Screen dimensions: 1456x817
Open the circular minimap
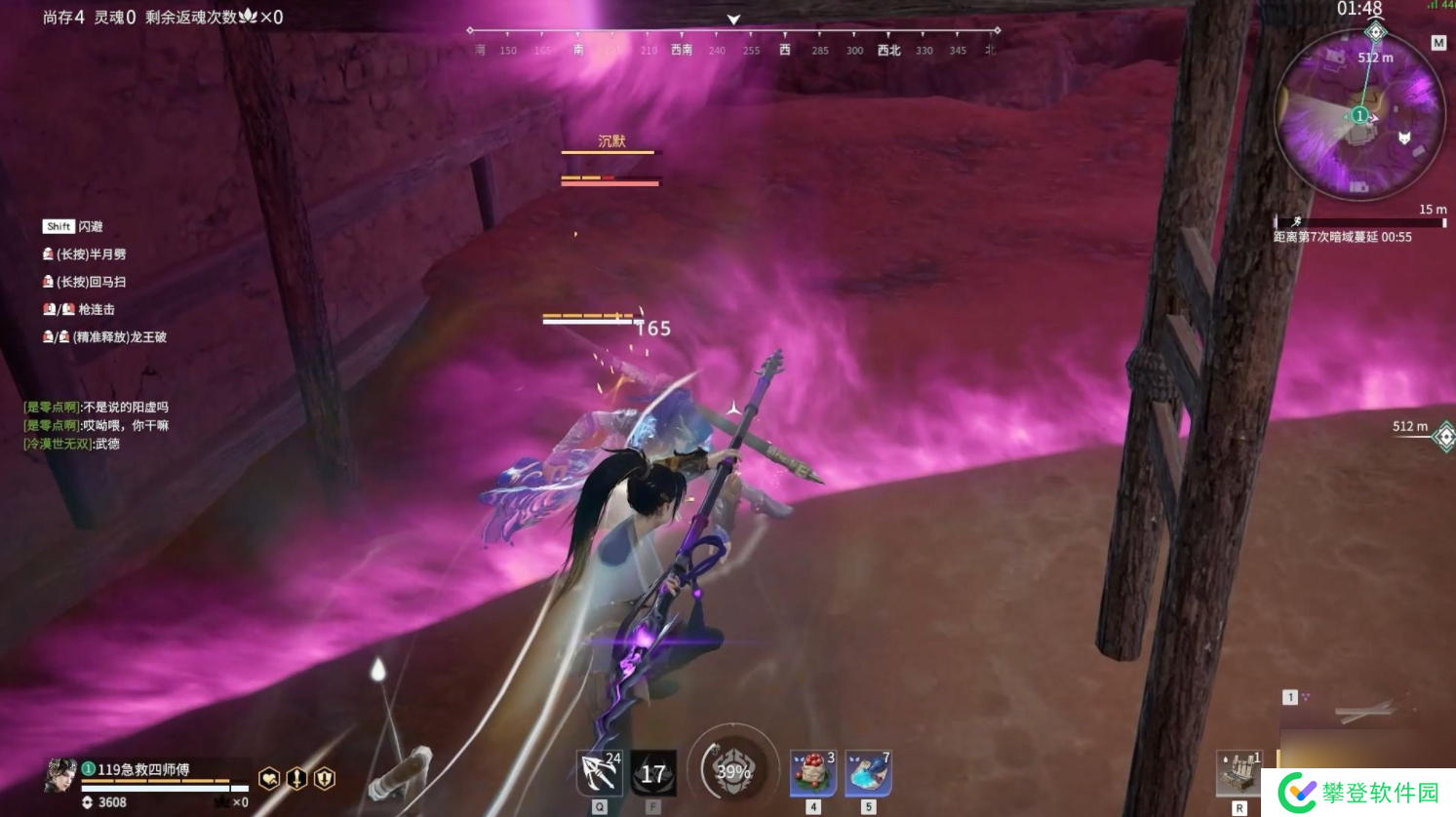pyautogui.click(x=1359, y=117)
